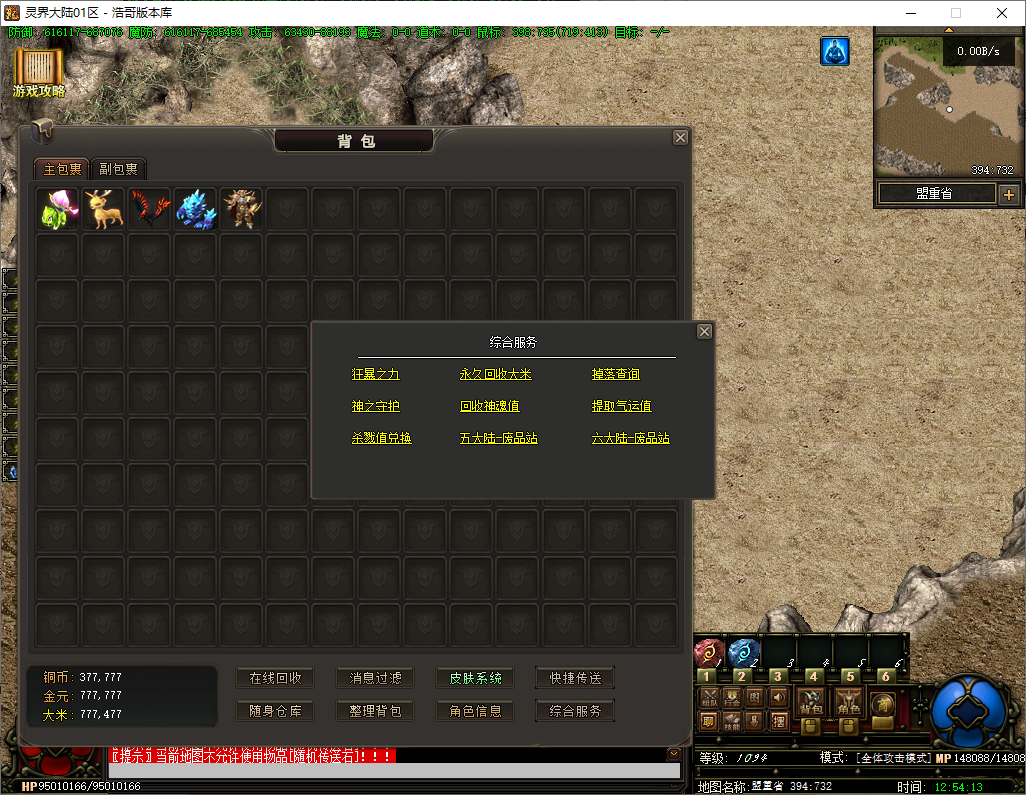Viewport: 1026px width, 795px height.
Task: Switch to the 副包裹 tab
Action: point(119,169)
